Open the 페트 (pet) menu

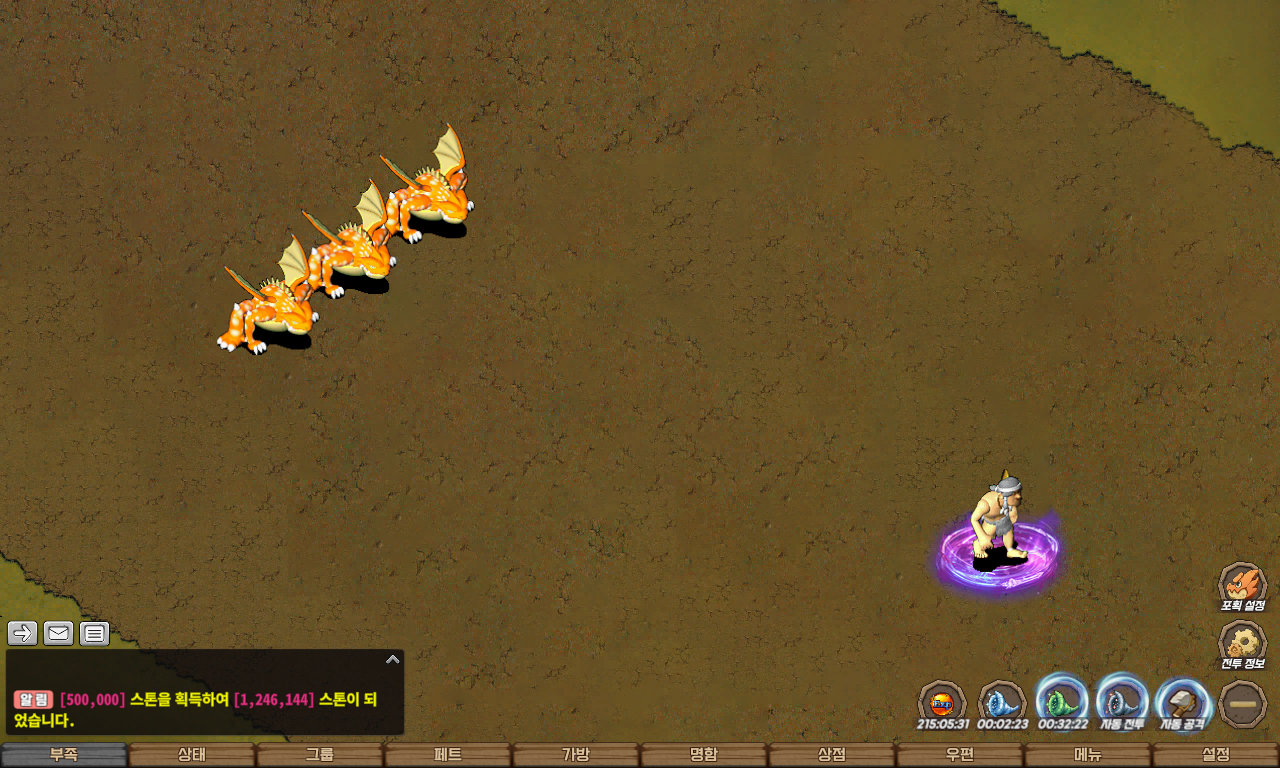pos(448,755)
